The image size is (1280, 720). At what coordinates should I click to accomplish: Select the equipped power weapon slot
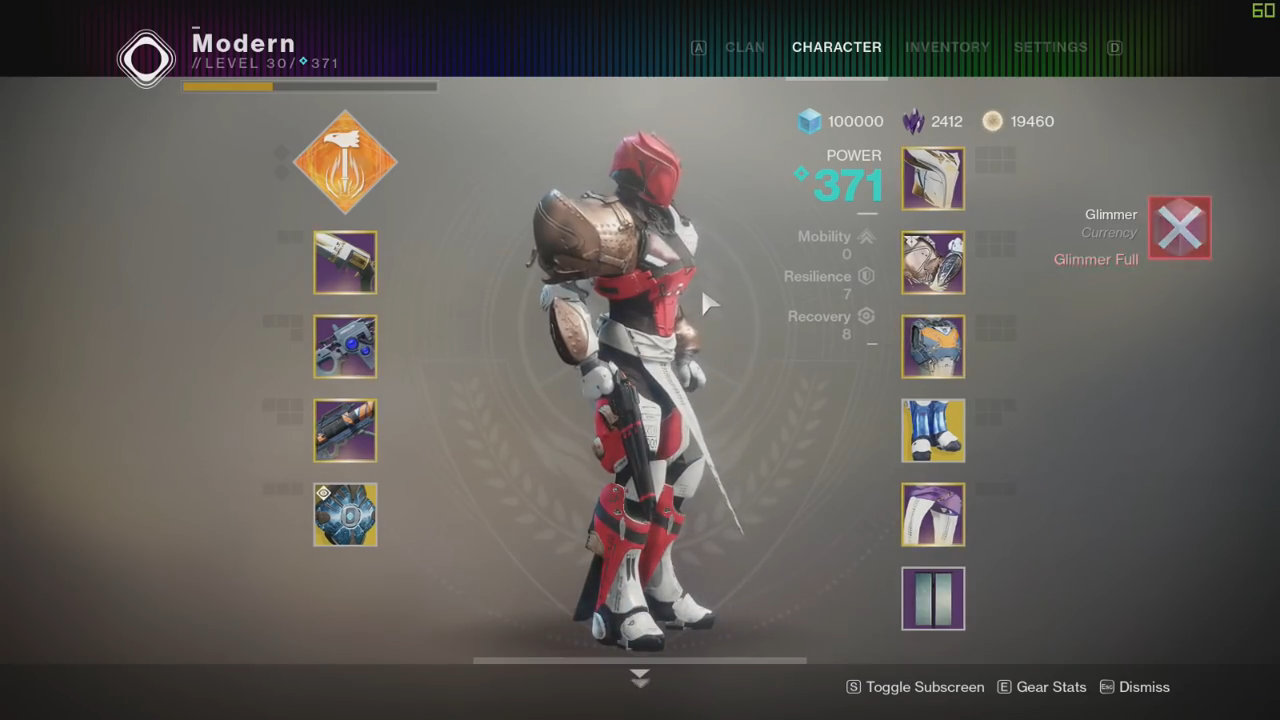tap(345, 431)
